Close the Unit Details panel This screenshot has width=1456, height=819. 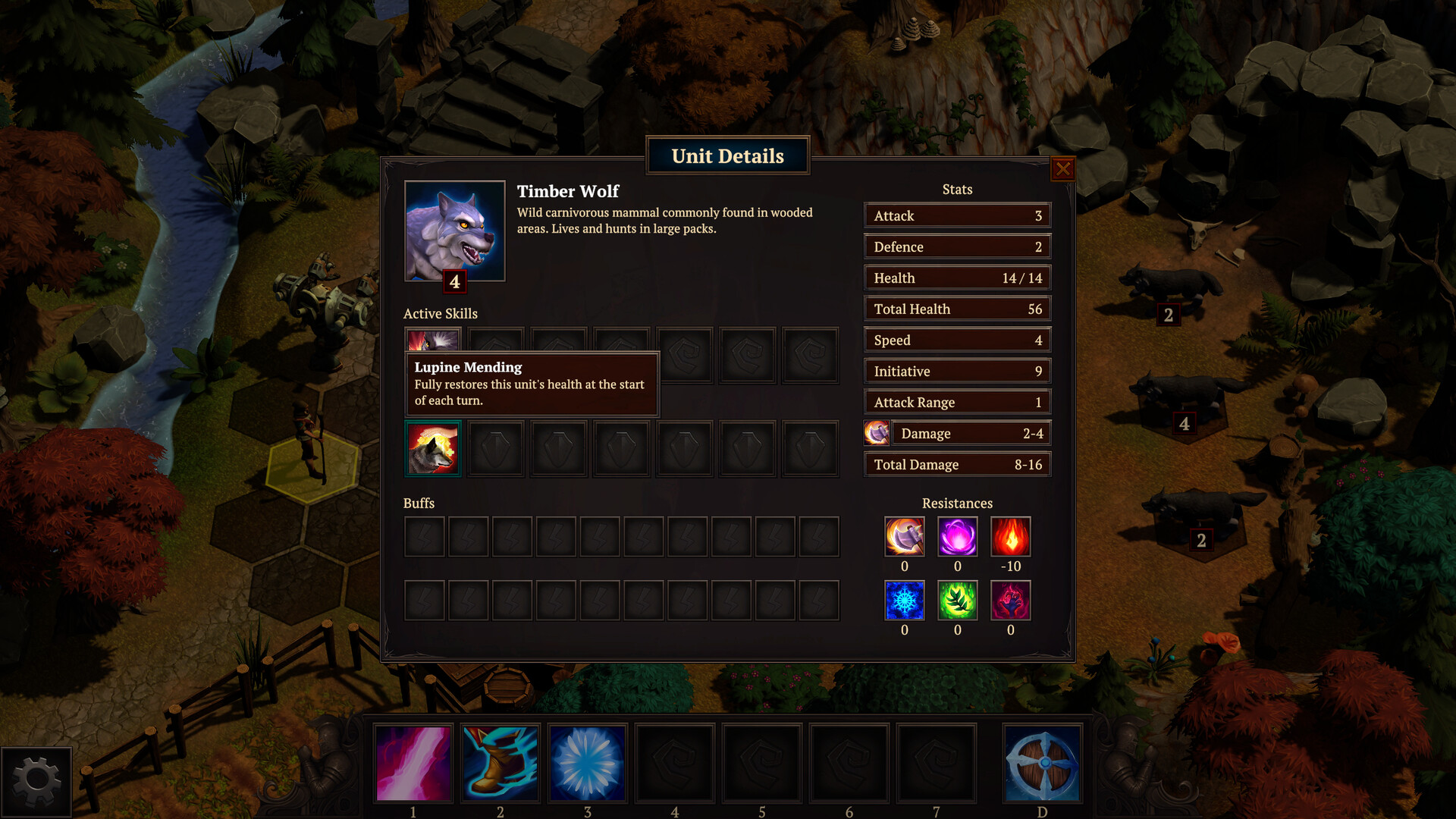click(1064, 169)
